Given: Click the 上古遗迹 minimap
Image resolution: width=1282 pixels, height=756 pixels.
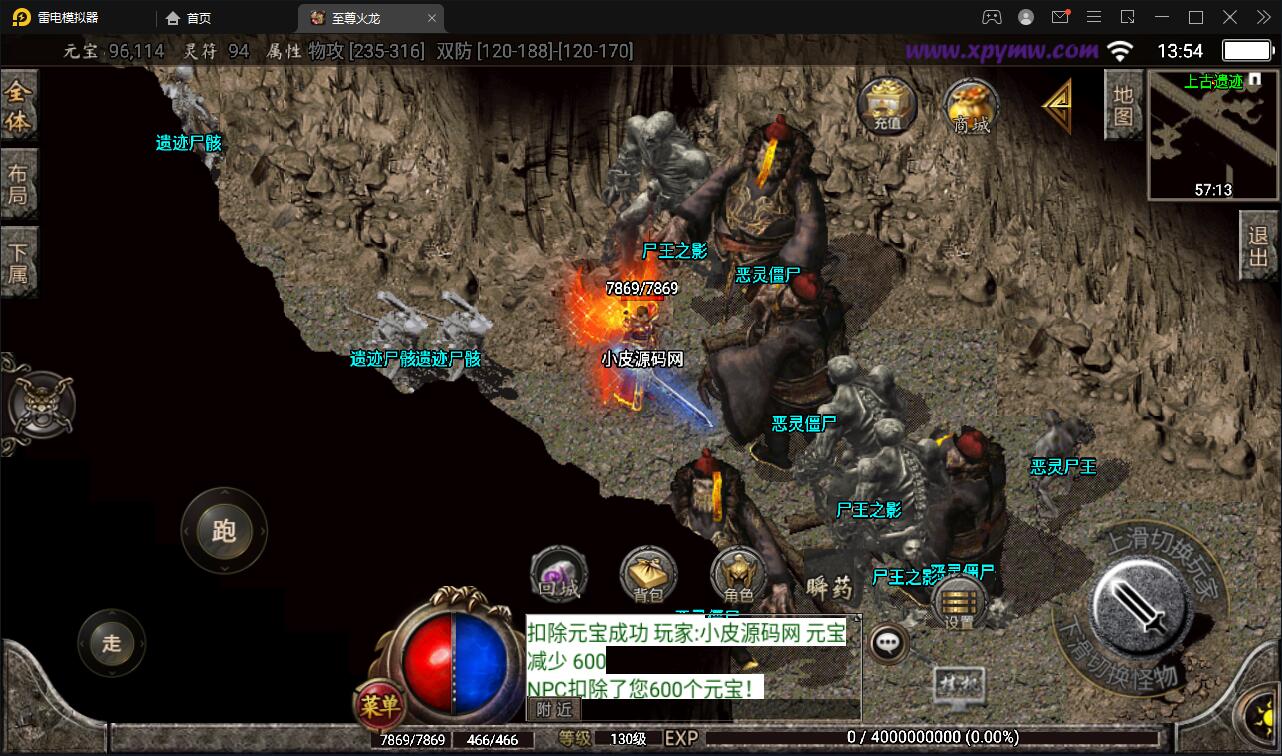Looking at the screenshot, I should [x=1212, y=136].
